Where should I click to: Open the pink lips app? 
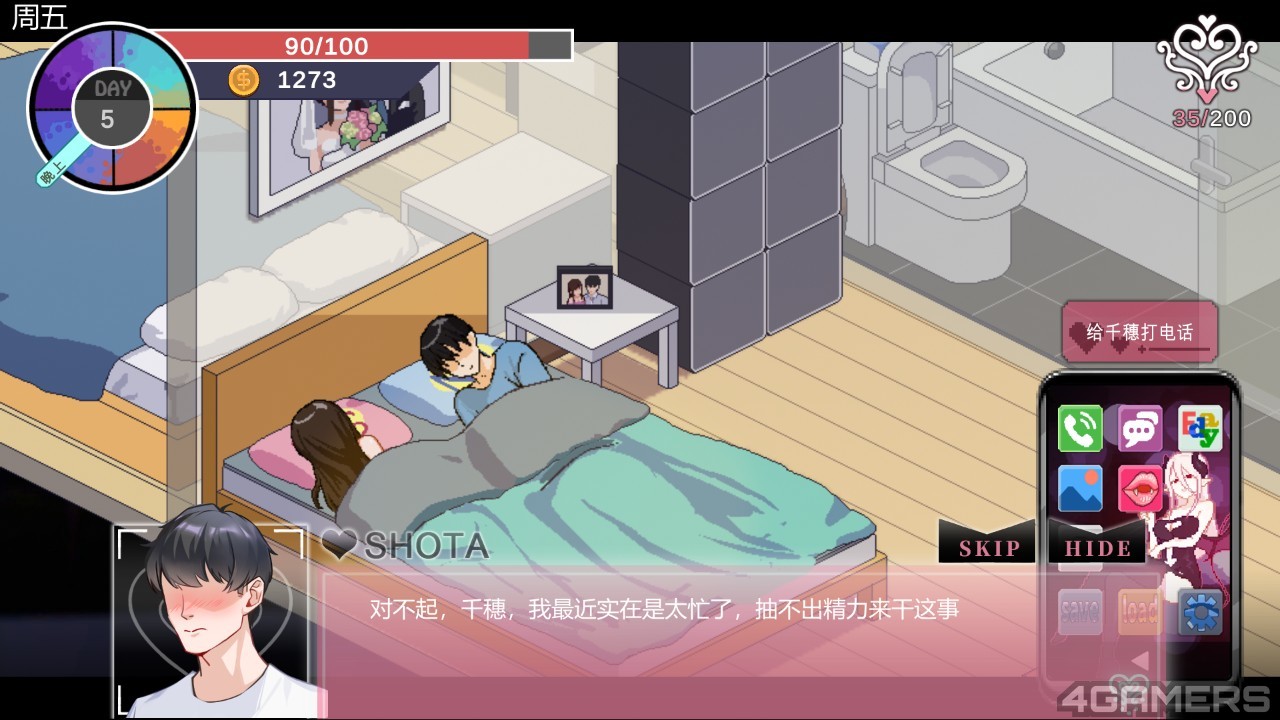pyautogui.click(x=1140, y=489)
